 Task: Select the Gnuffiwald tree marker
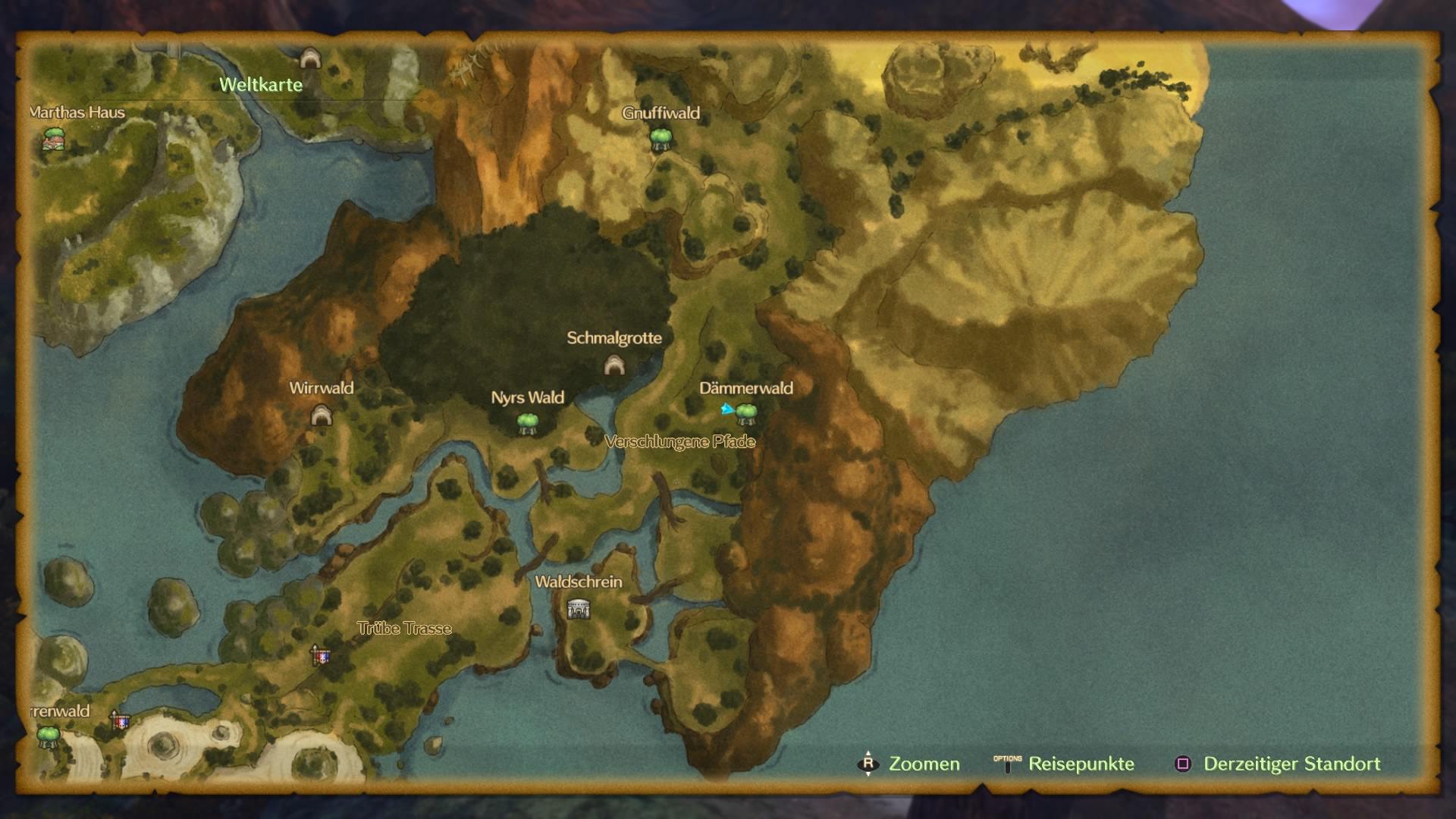click(x=661, y=139)
